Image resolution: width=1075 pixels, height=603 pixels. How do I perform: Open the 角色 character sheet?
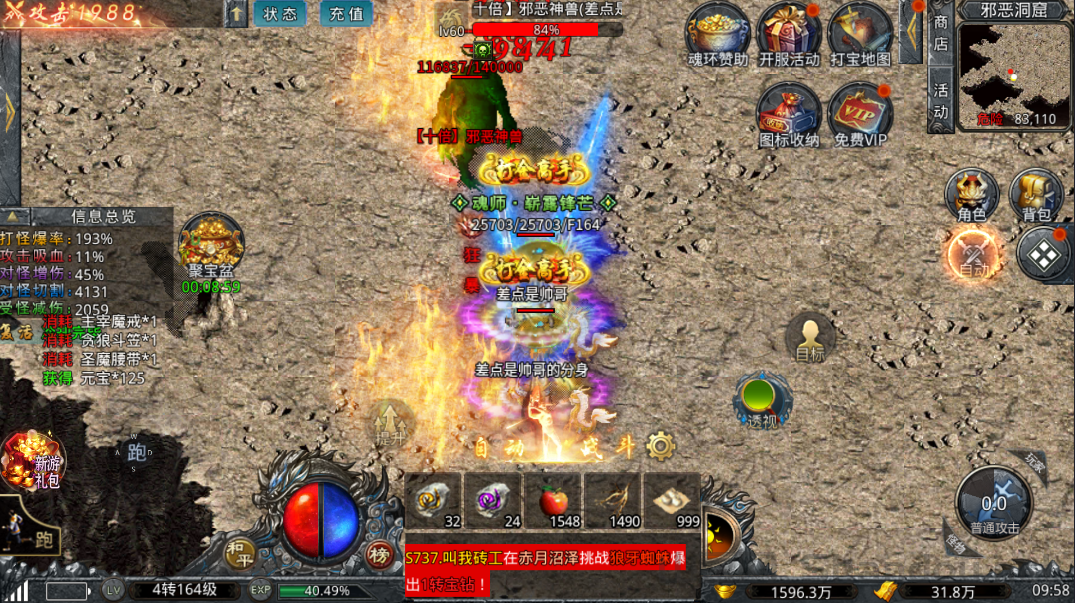click(x=972, y=194)
